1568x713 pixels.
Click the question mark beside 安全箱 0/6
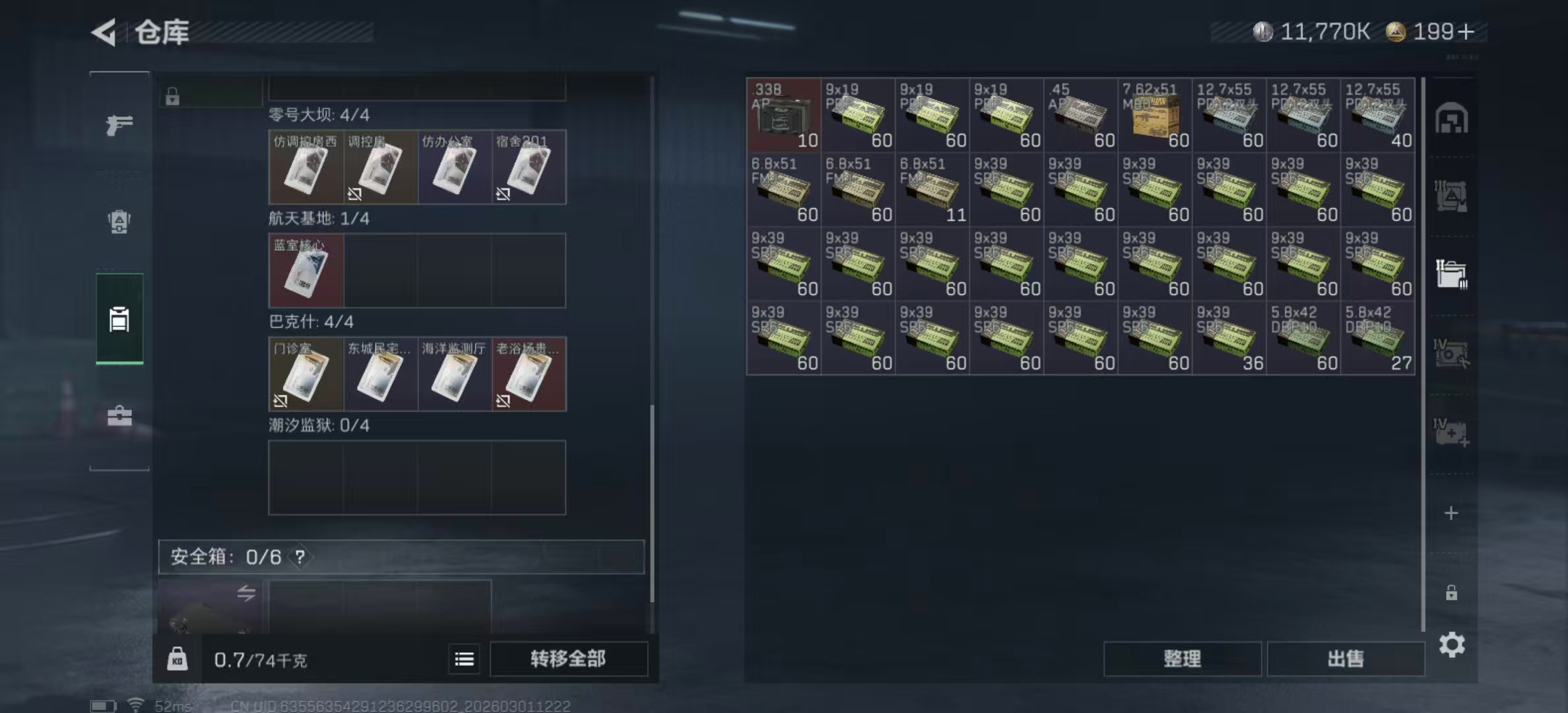coord(301,557)
